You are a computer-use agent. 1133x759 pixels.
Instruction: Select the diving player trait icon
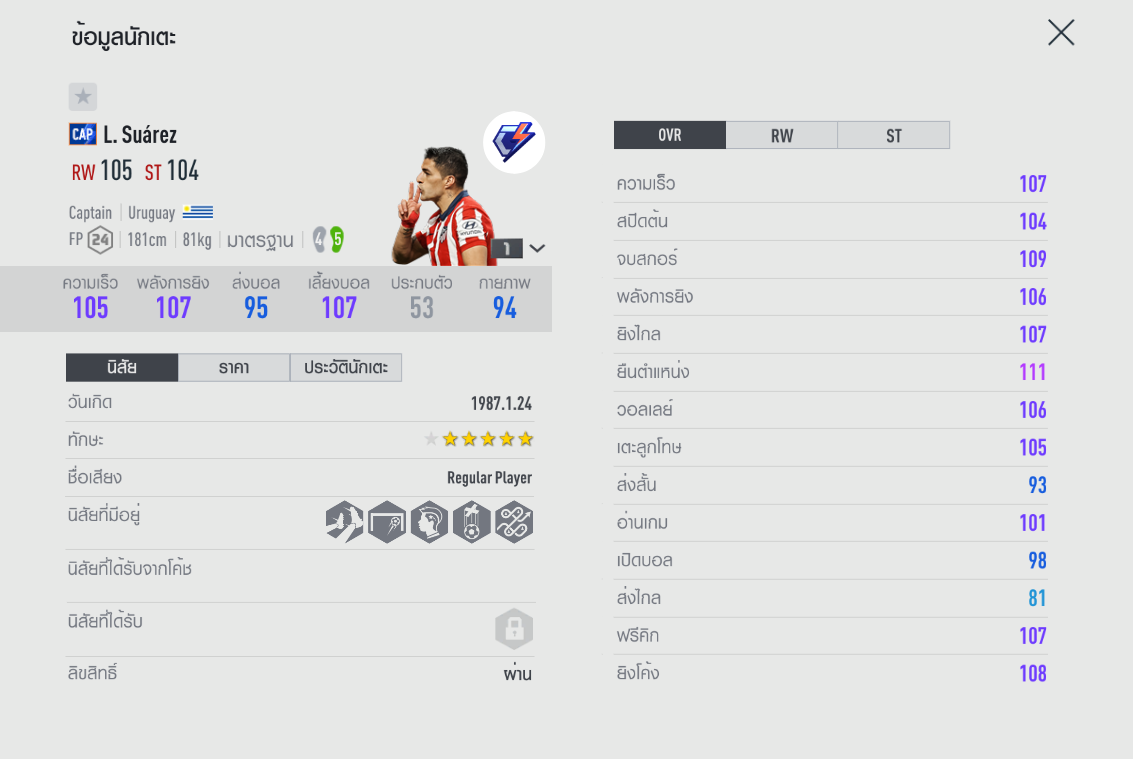[x=344, y=522]
